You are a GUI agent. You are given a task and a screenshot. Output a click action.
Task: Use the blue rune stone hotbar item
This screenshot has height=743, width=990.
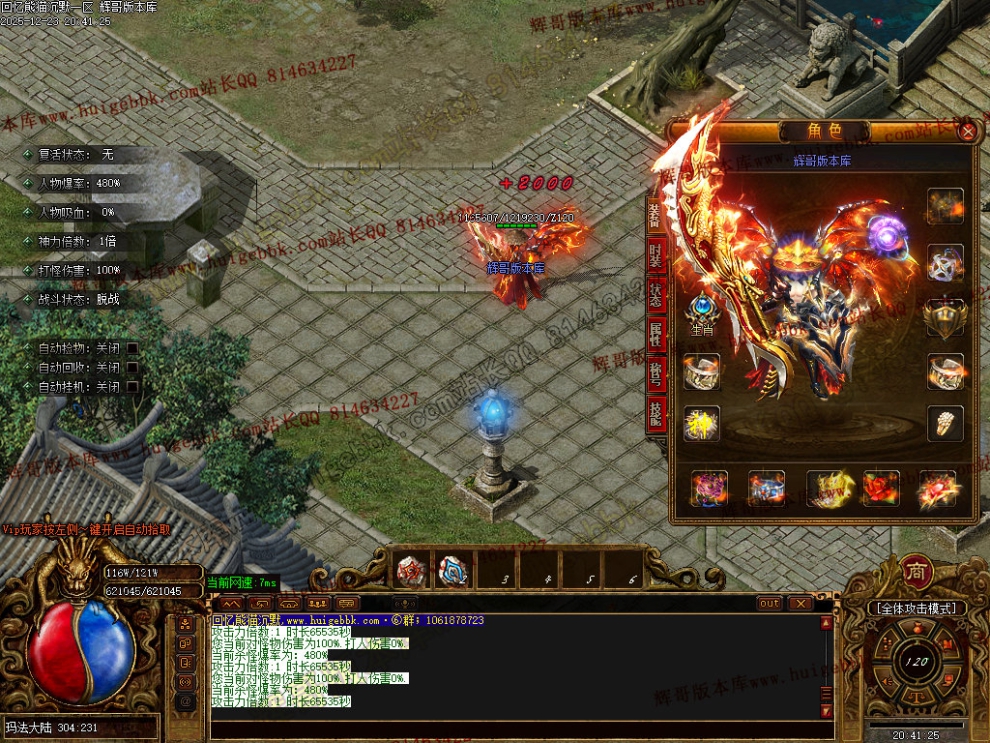click(453, 571)
